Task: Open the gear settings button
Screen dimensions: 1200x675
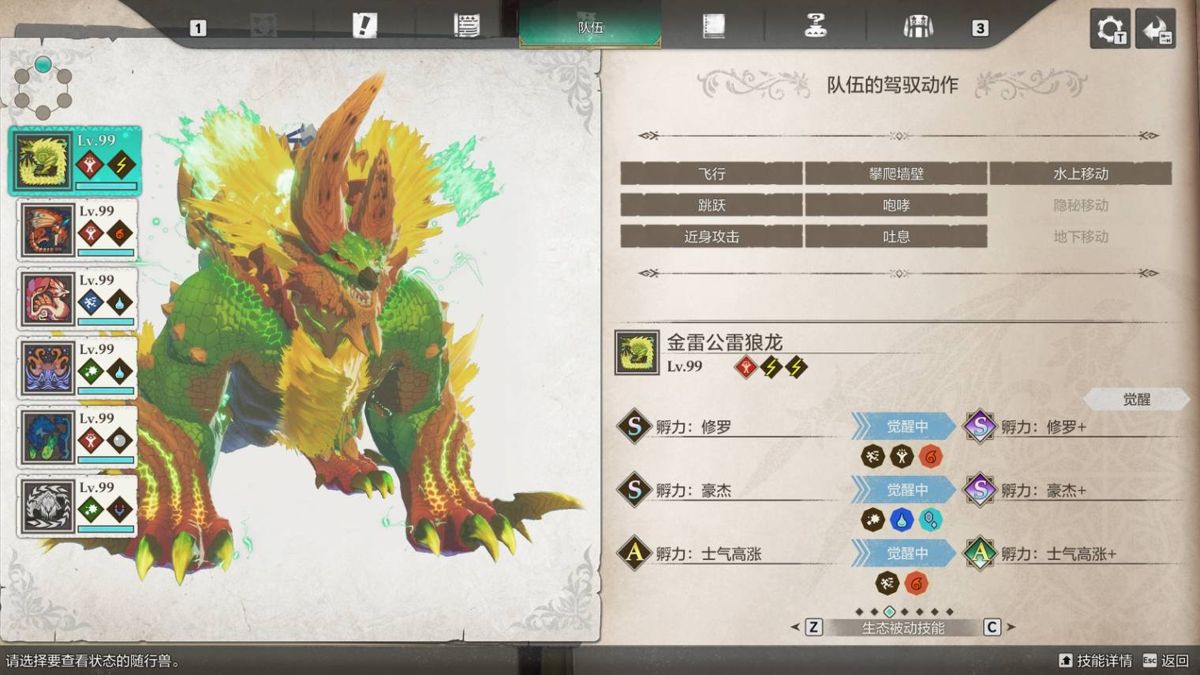Action: [x=1110, y=29]
